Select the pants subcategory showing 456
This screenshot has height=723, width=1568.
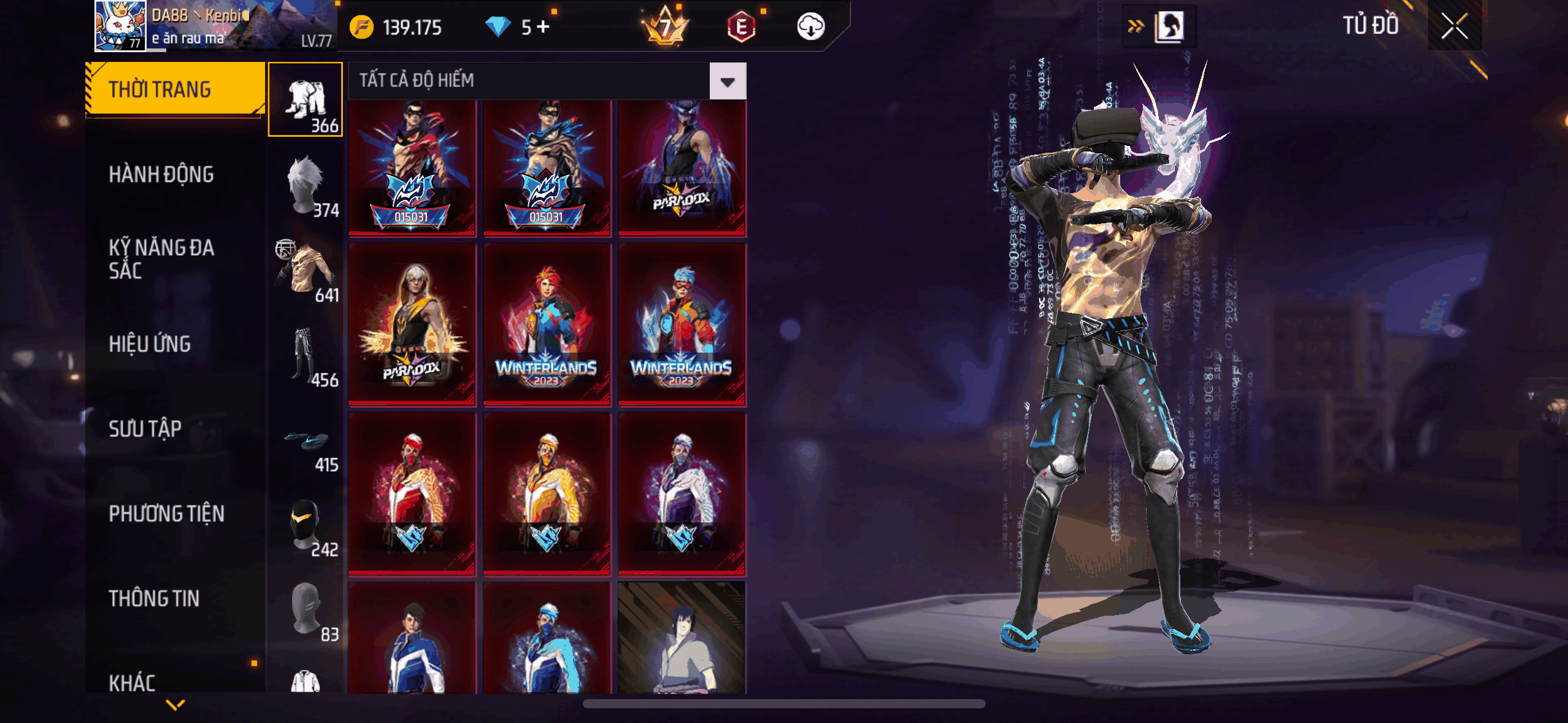click(x=306, y=354)
